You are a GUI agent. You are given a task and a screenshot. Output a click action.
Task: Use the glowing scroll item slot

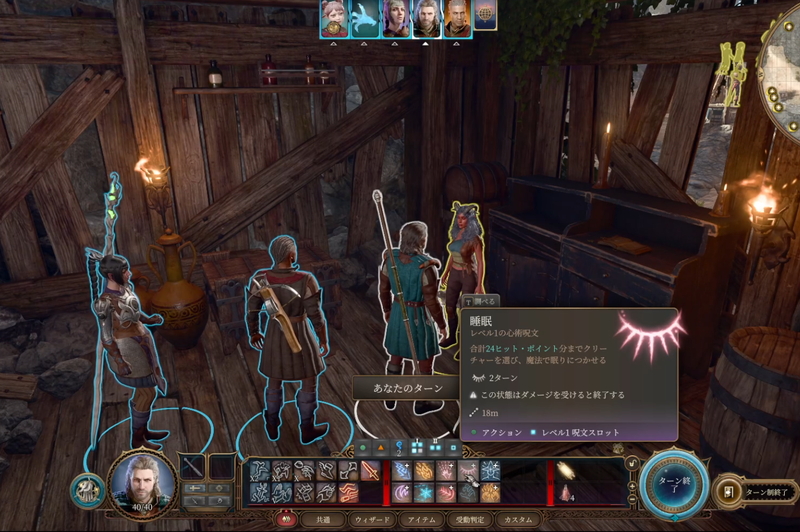[x=566, y=470]
